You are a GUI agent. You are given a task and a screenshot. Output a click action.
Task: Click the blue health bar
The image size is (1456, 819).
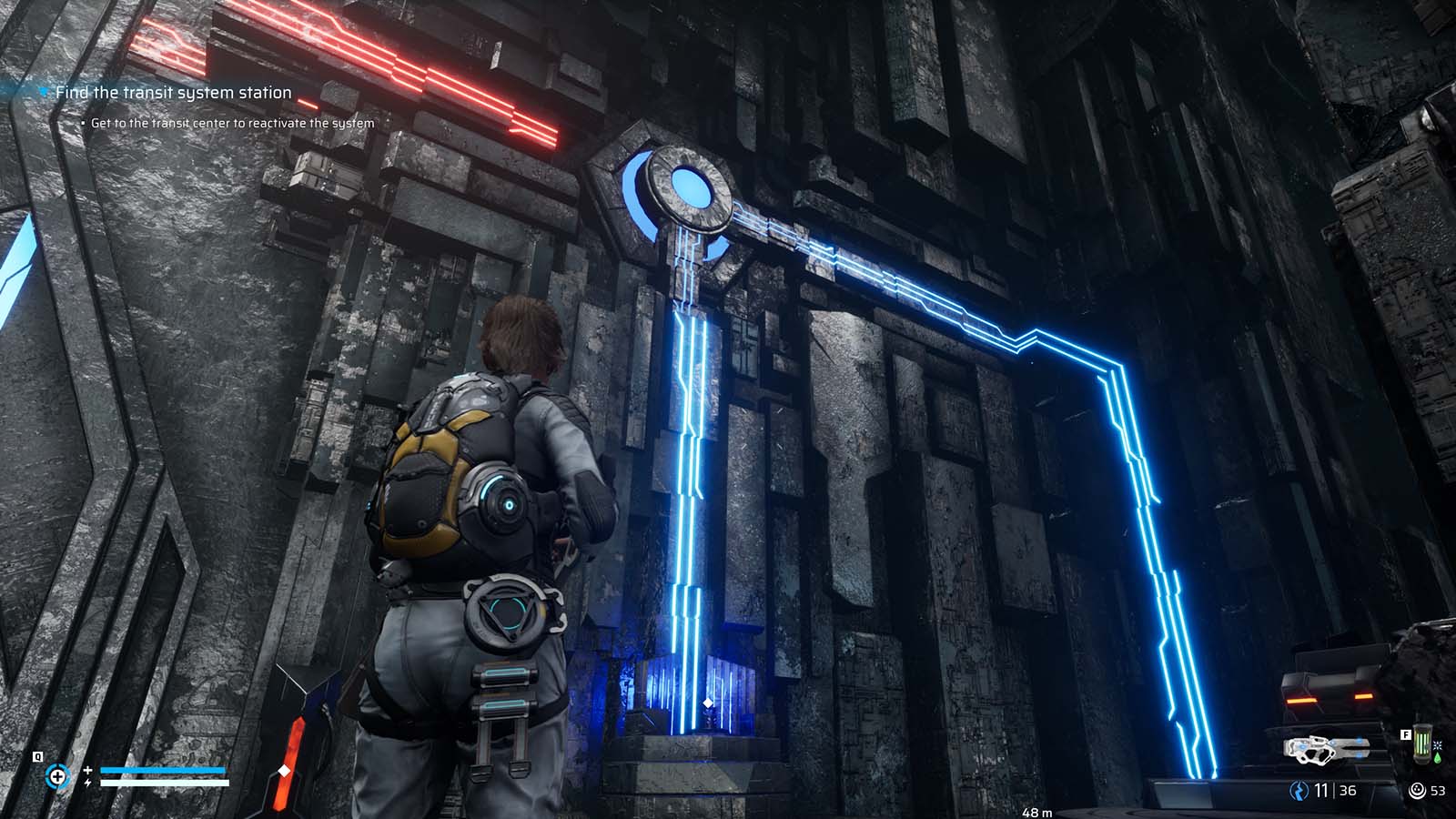tap(163, 770)
